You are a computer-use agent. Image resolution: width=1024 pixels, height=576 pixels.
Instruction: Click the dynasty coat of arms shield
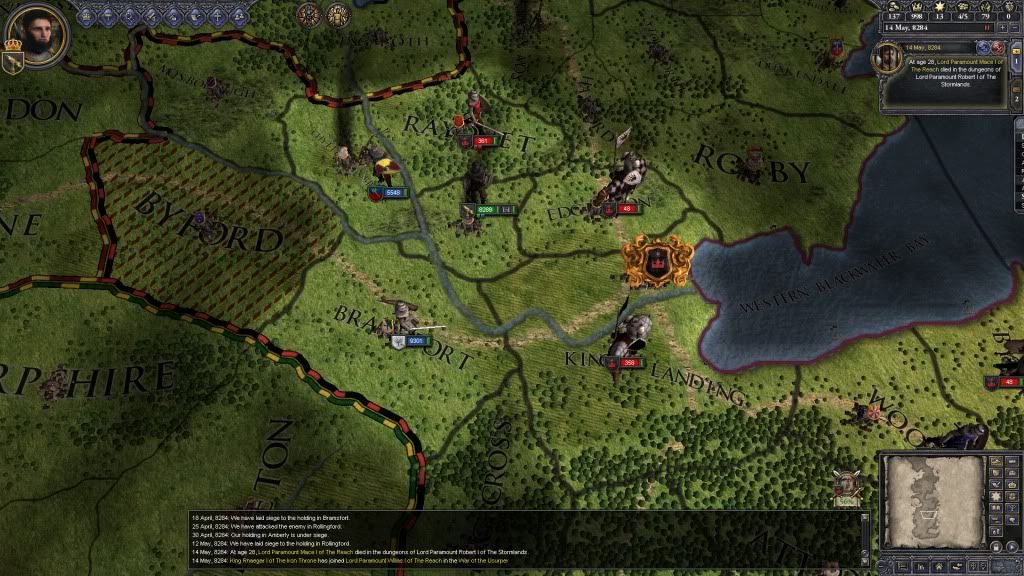[13, 62]
